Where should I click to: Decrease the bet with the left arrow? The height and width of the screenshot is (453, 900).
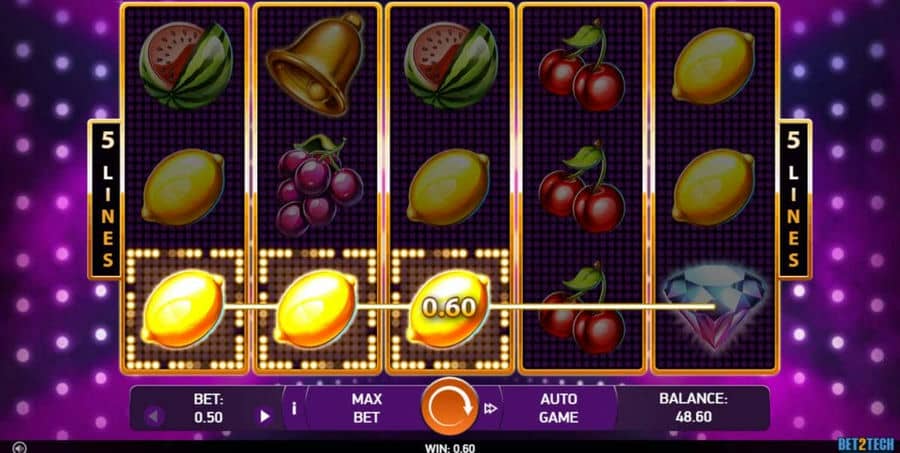pos(153,416)
